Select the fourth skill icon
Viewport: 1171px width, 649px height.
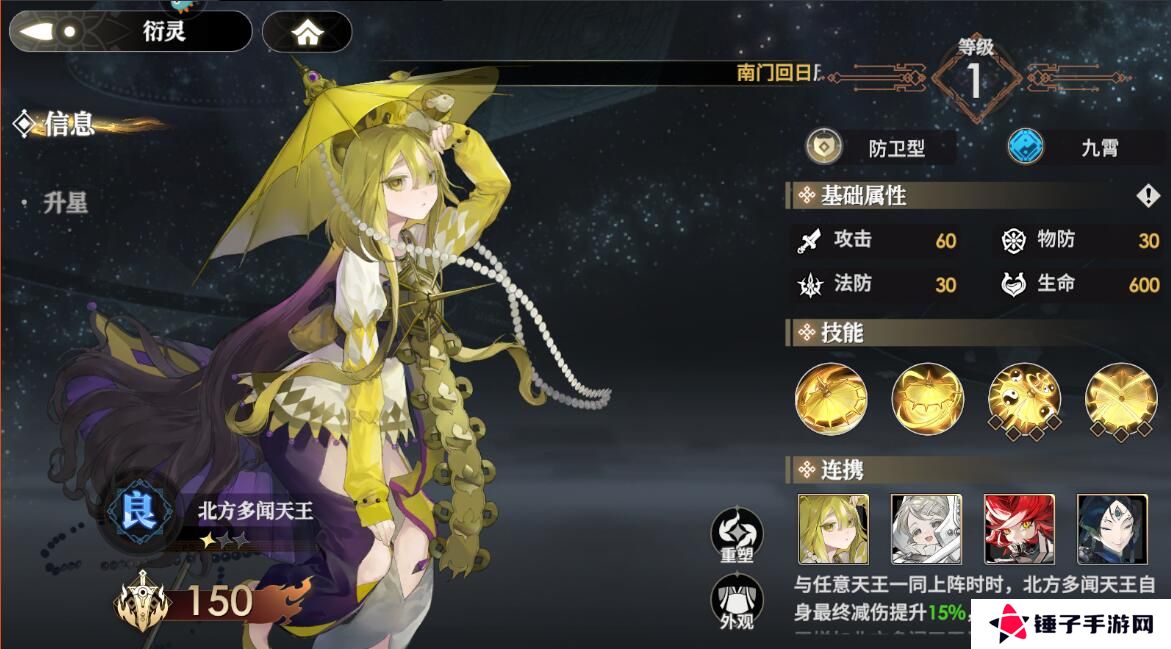point(1120,399)
